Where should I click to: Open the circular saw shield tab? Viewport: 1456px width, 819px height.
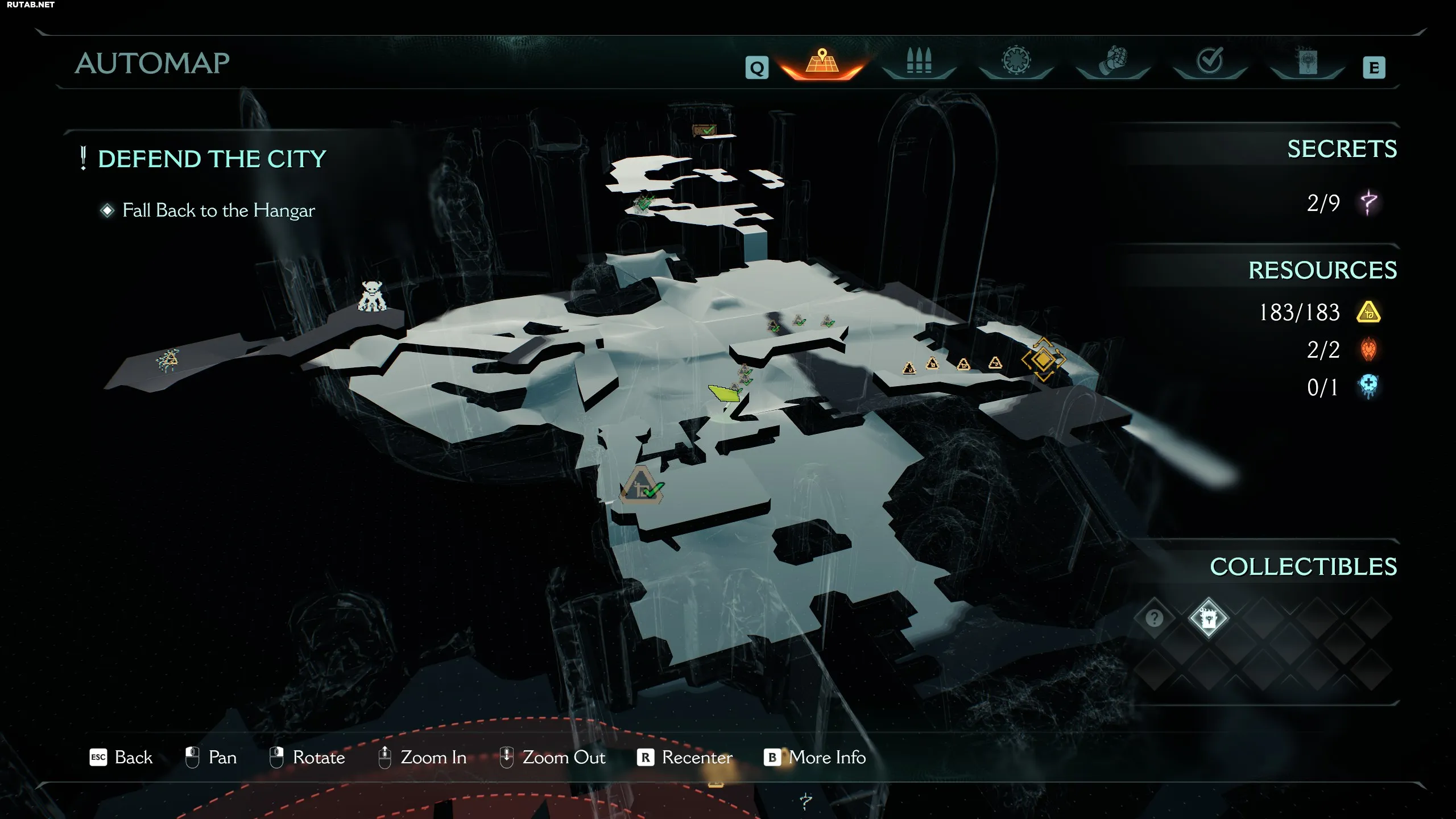pos(1016,61)
